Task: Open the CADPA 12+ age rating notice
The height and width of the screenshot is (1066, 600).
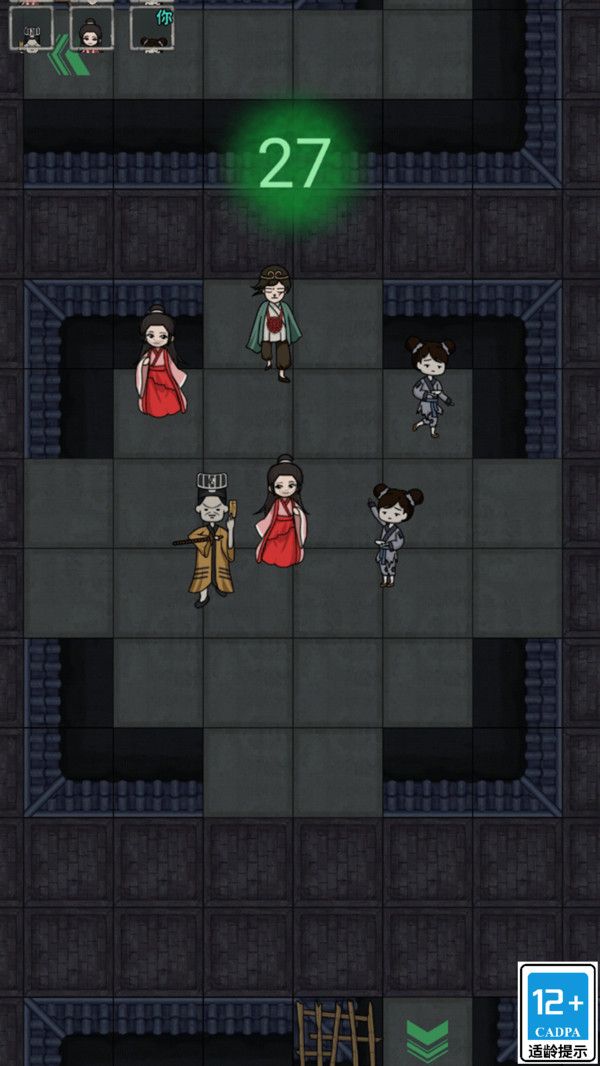Action: (x=558, y=1012)
